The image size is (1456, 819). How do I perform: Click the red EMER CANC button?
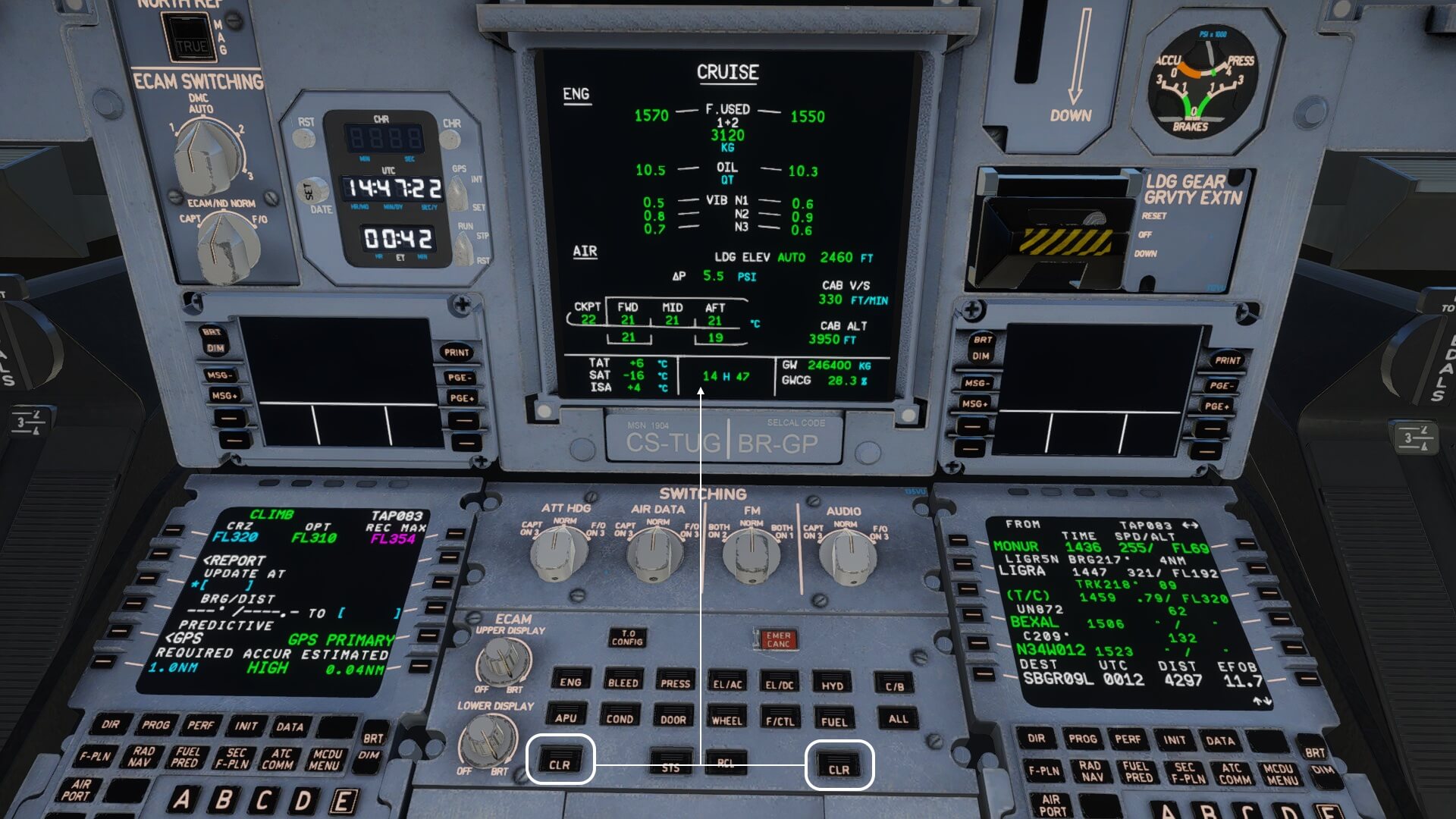point(778,639)
